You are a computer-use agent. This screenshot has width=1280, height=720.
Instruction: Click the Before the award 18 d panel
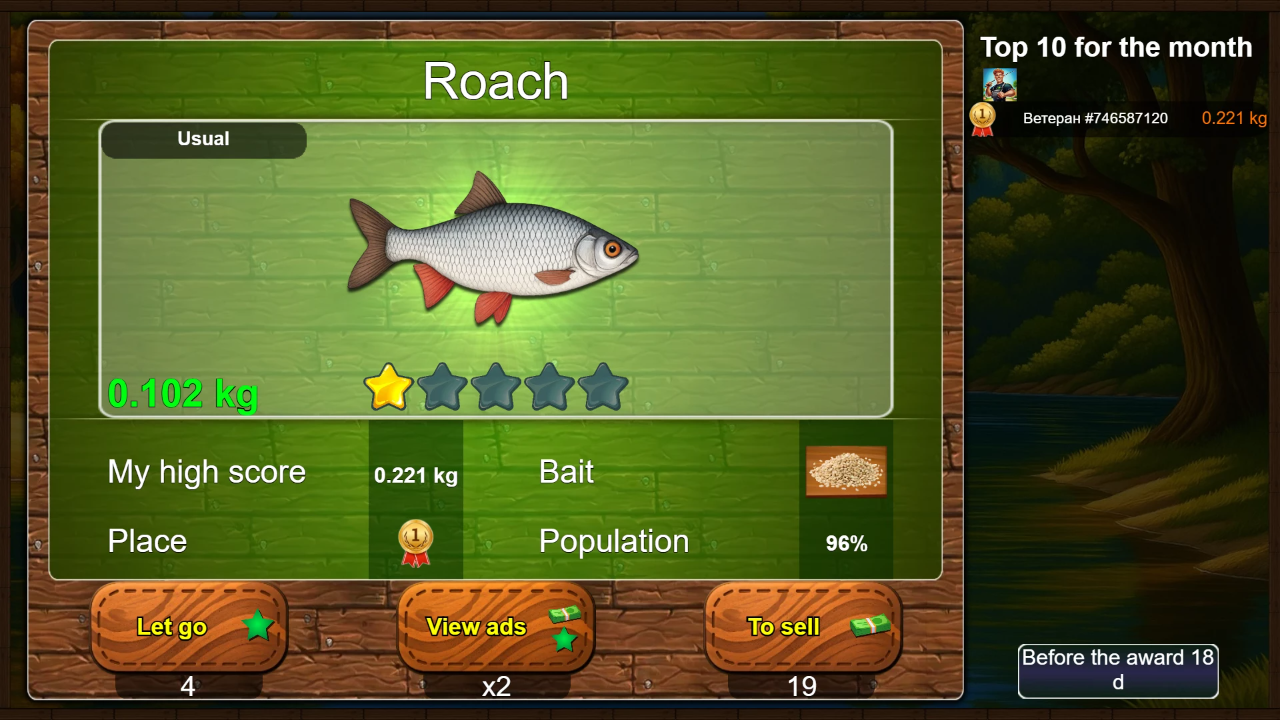click(x=1117, y=671)
